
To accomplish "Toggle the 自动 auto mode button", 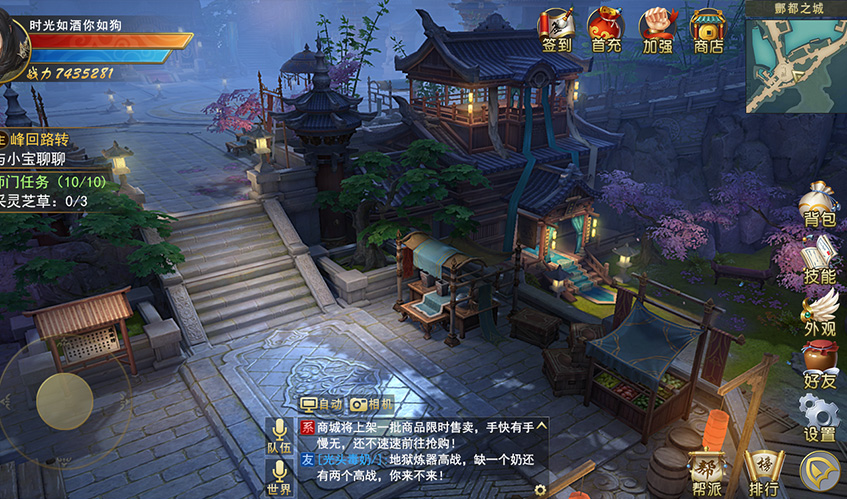I will (322, 405).
